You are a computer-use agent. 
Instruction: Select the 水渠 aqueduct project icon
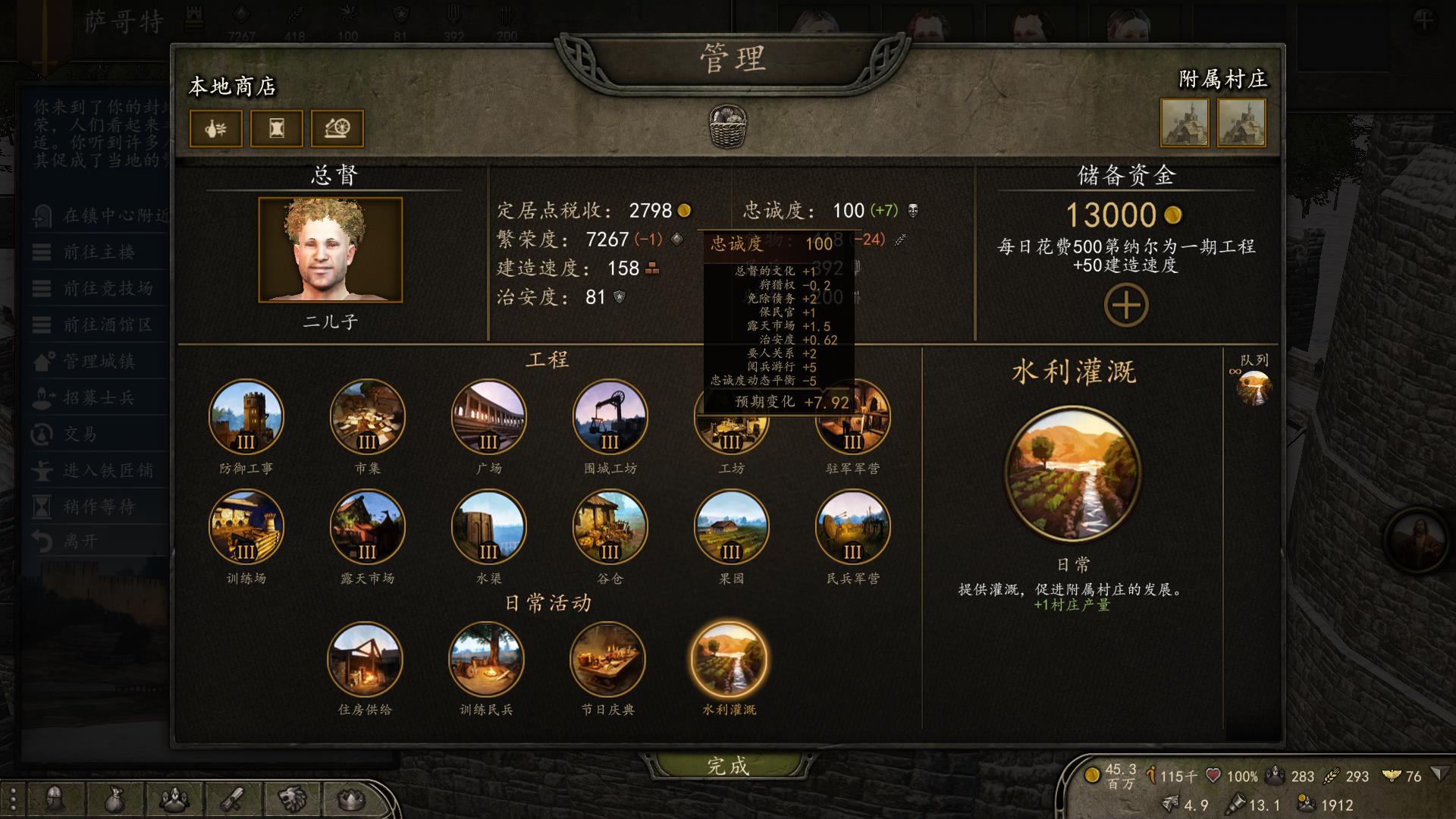click(x=488, y=527)
